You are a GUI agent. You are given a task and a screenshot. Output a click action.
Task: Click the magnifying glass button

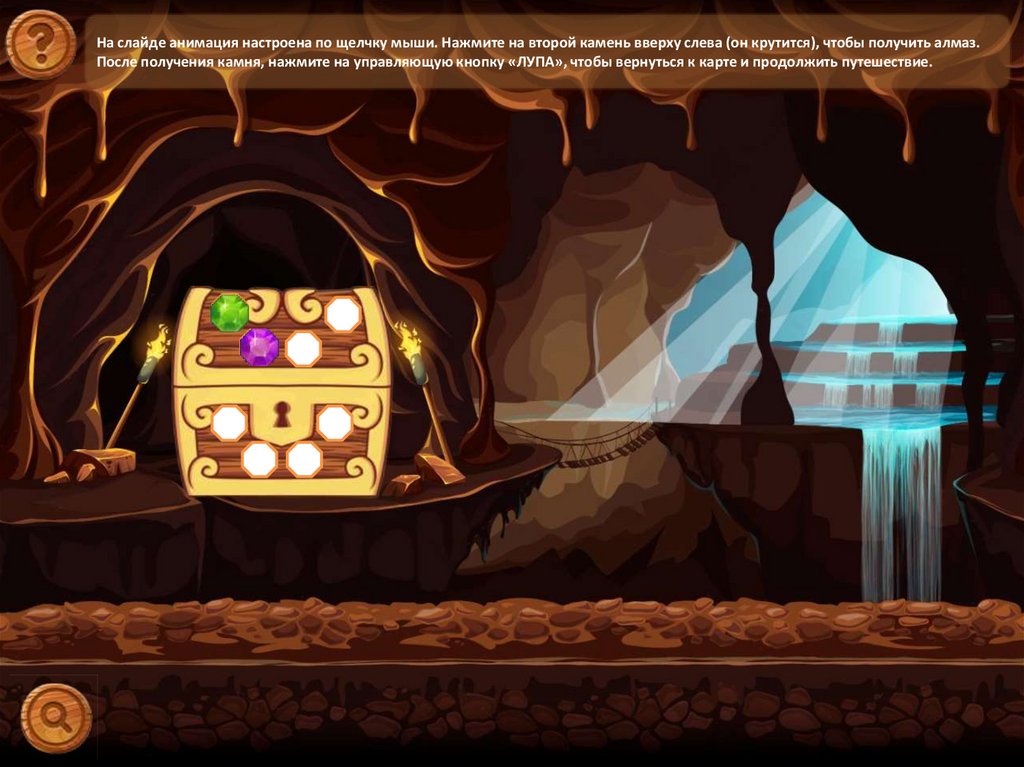pyautogui.click(x=56, y=716)
